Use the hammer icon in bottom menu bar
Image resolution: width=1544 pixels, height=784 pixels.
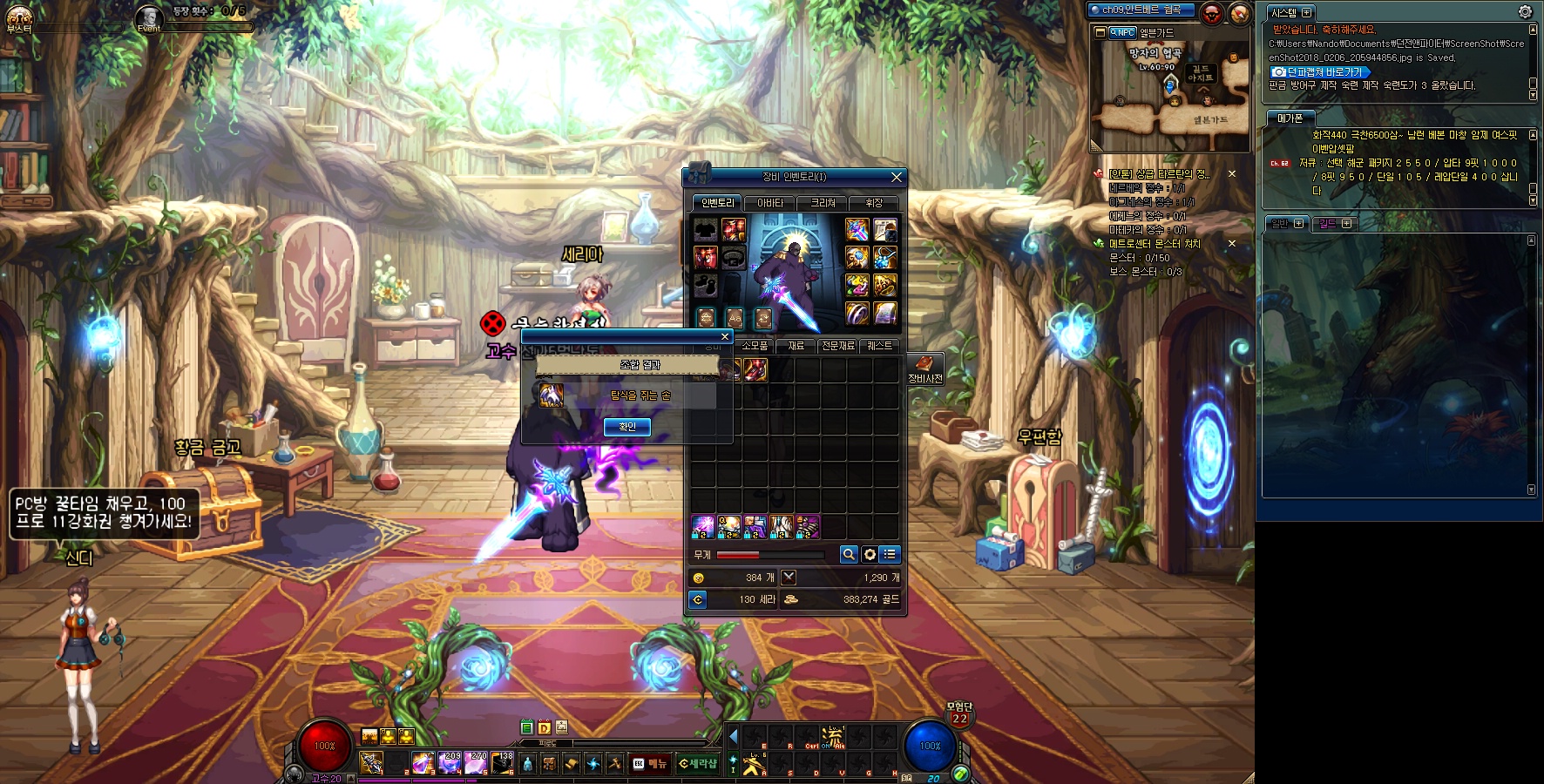(615, 764)
